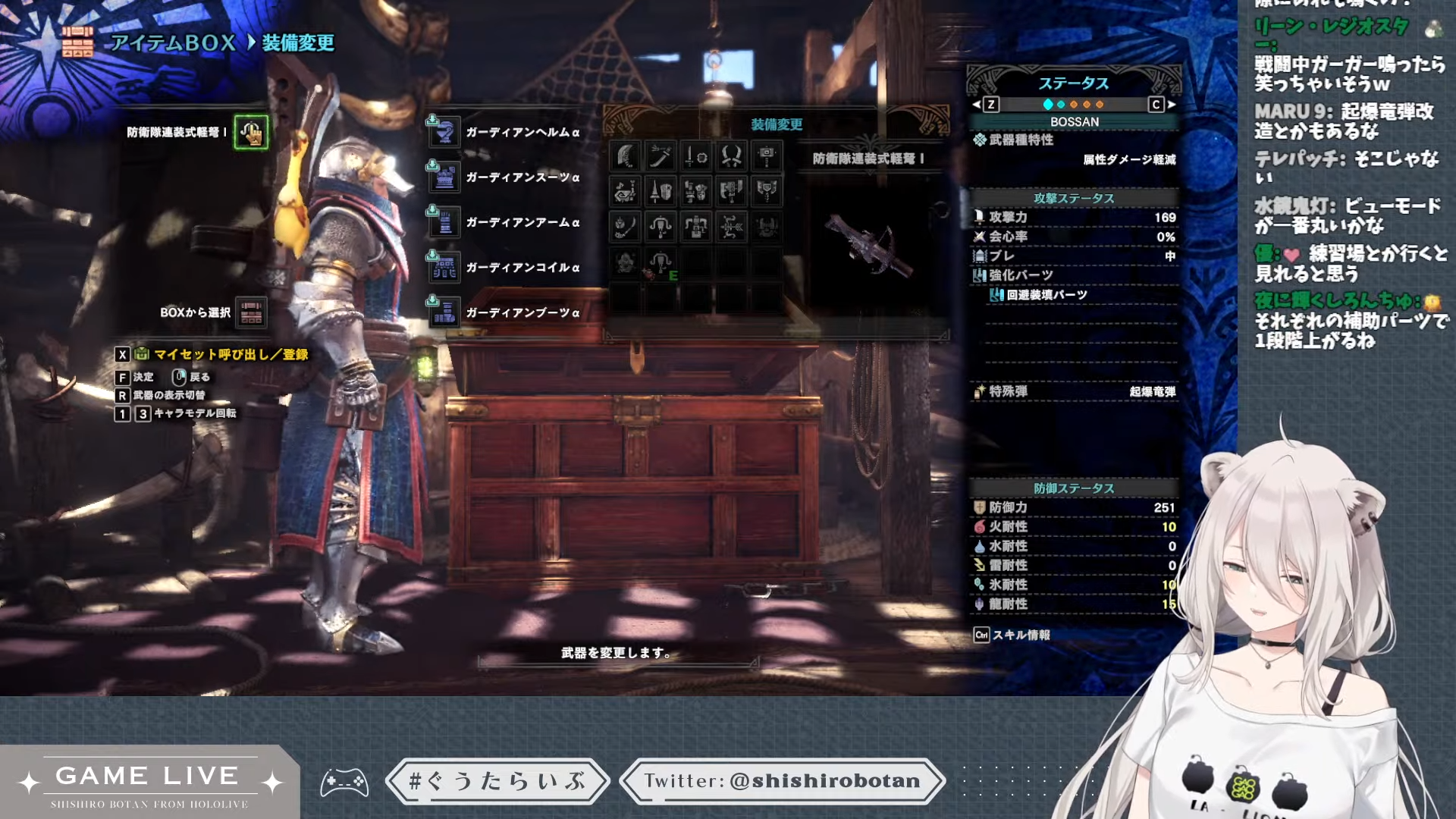The image size is (1456, 819).
Task: Select the sword and shield icon
Action: 696,156
